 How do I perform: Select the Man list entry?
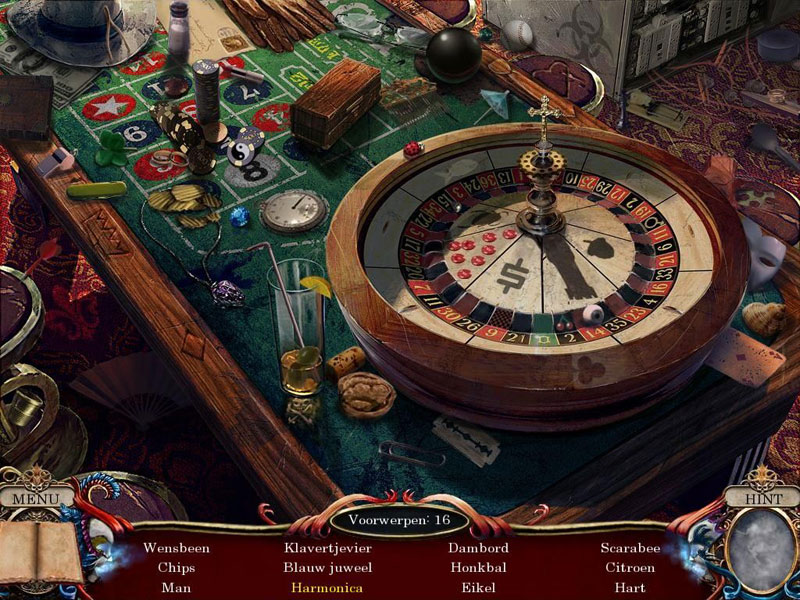pos(176,588)
